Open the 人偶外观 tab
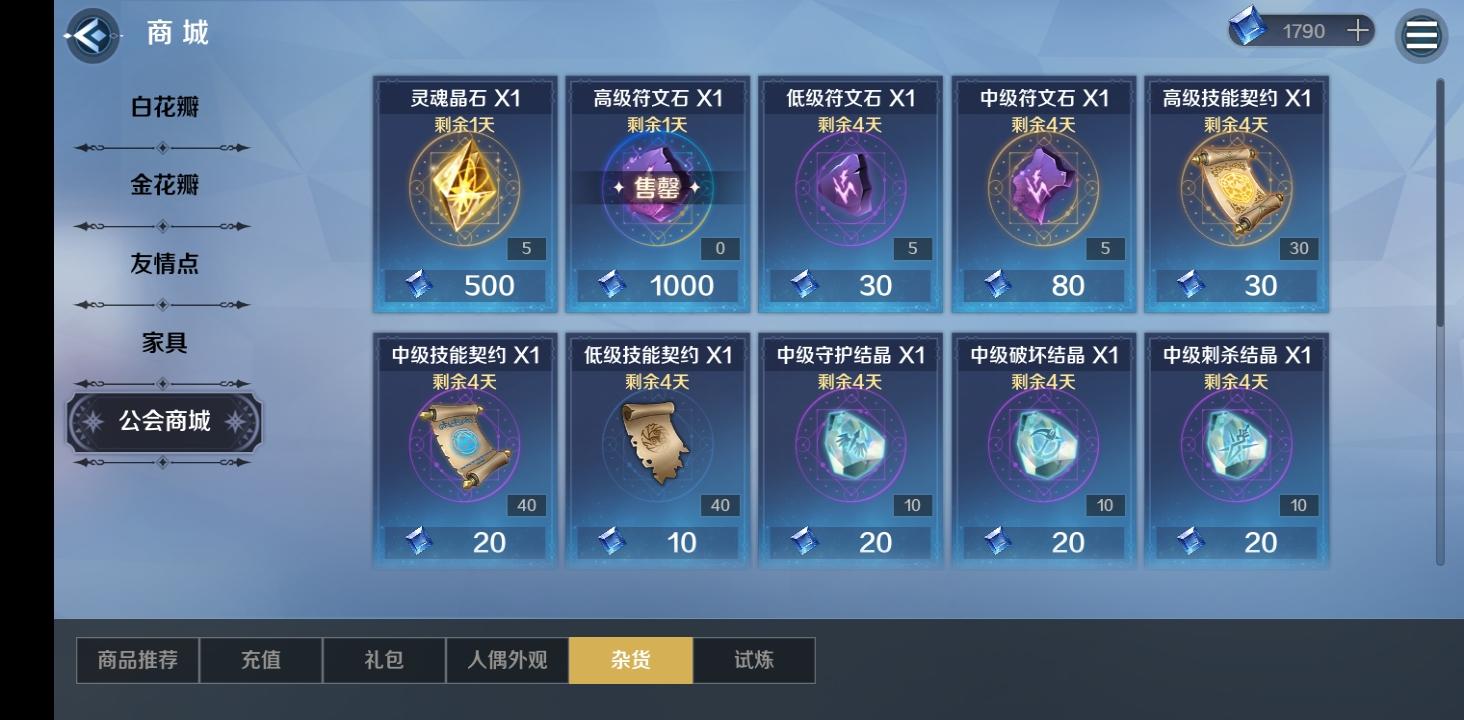 [x=507, y=660]
